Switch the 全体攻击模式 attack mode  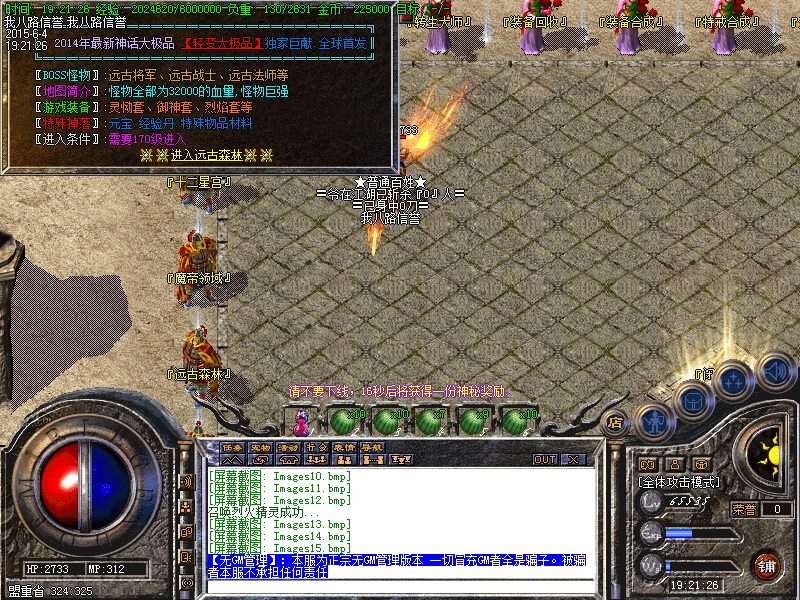(680, 481)
